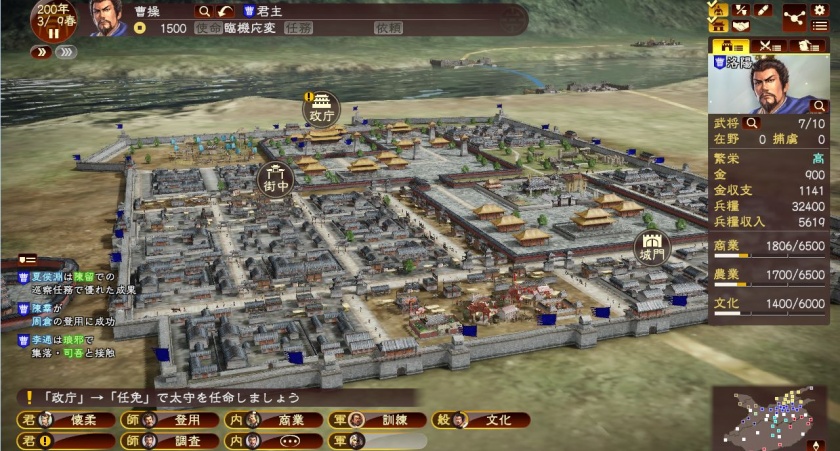Image resolution: width=840 pixels, height=451 pixels.
Task: Select the 街中 town marker
Action: [276, 178]
